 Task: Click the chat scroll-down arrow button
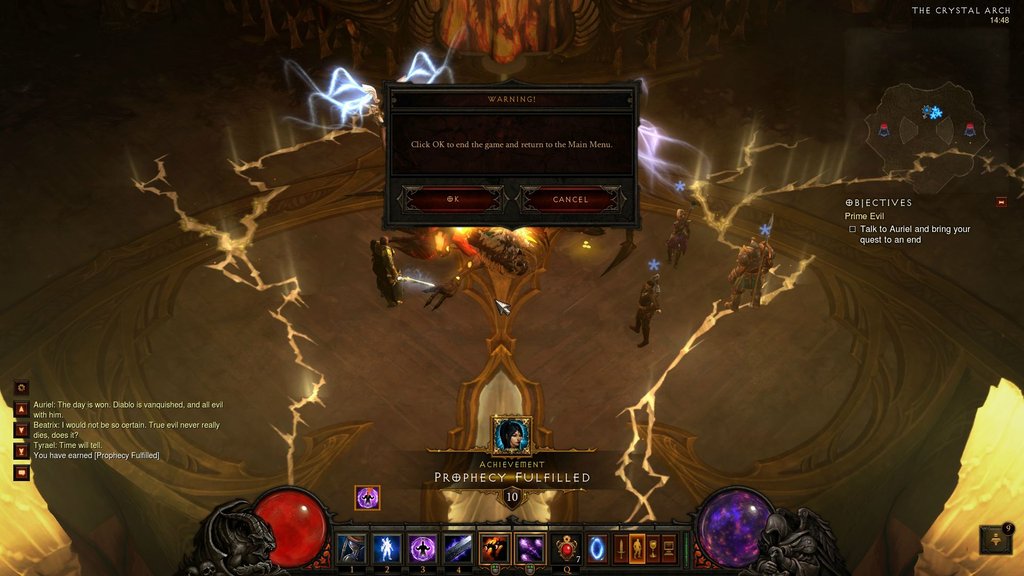[x=21, y=430]
